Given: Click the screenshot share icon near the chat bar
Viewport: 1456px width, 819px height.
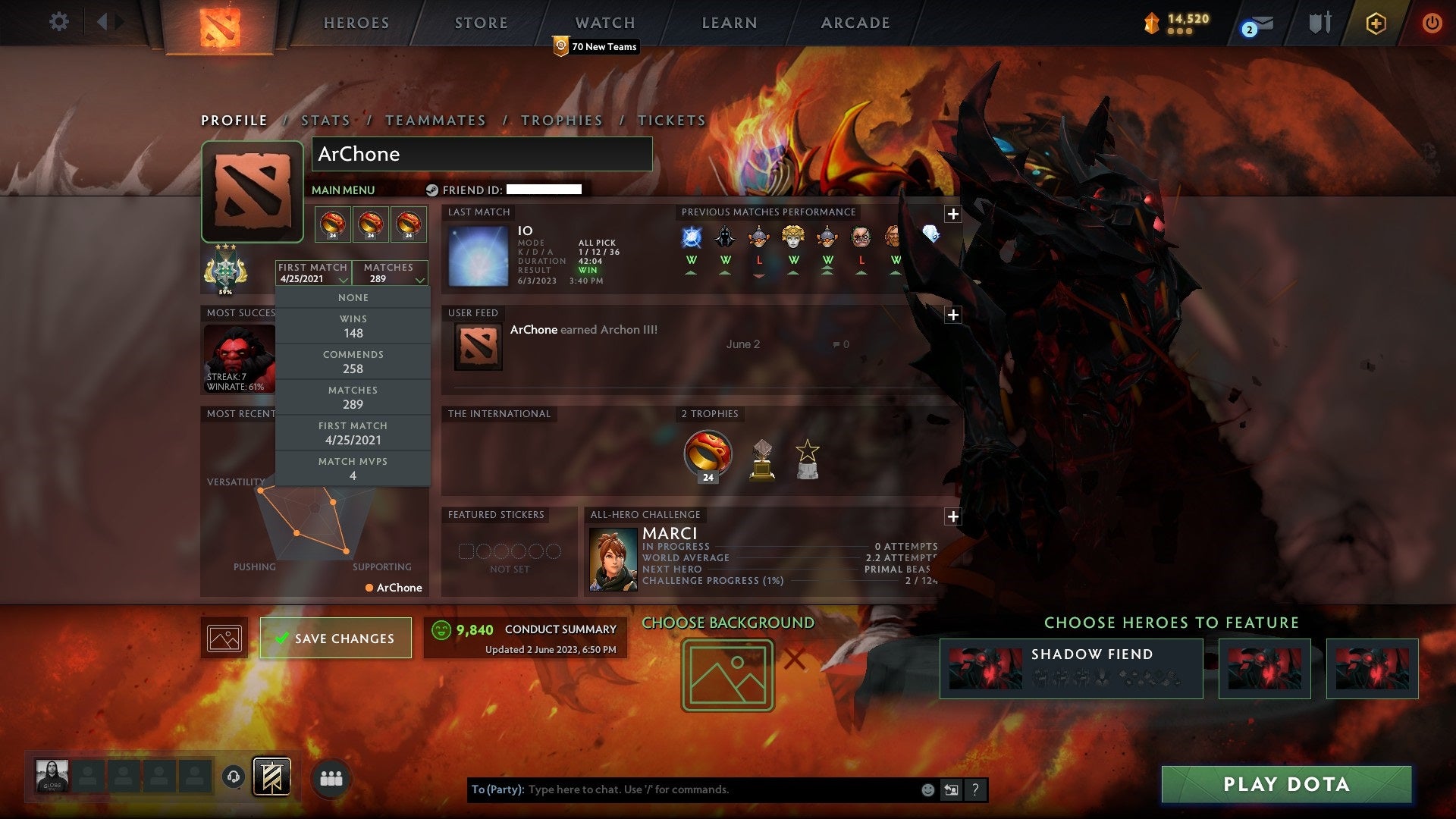Looking at the screenshot, I should pyautogui.click(x=952, y=789).
